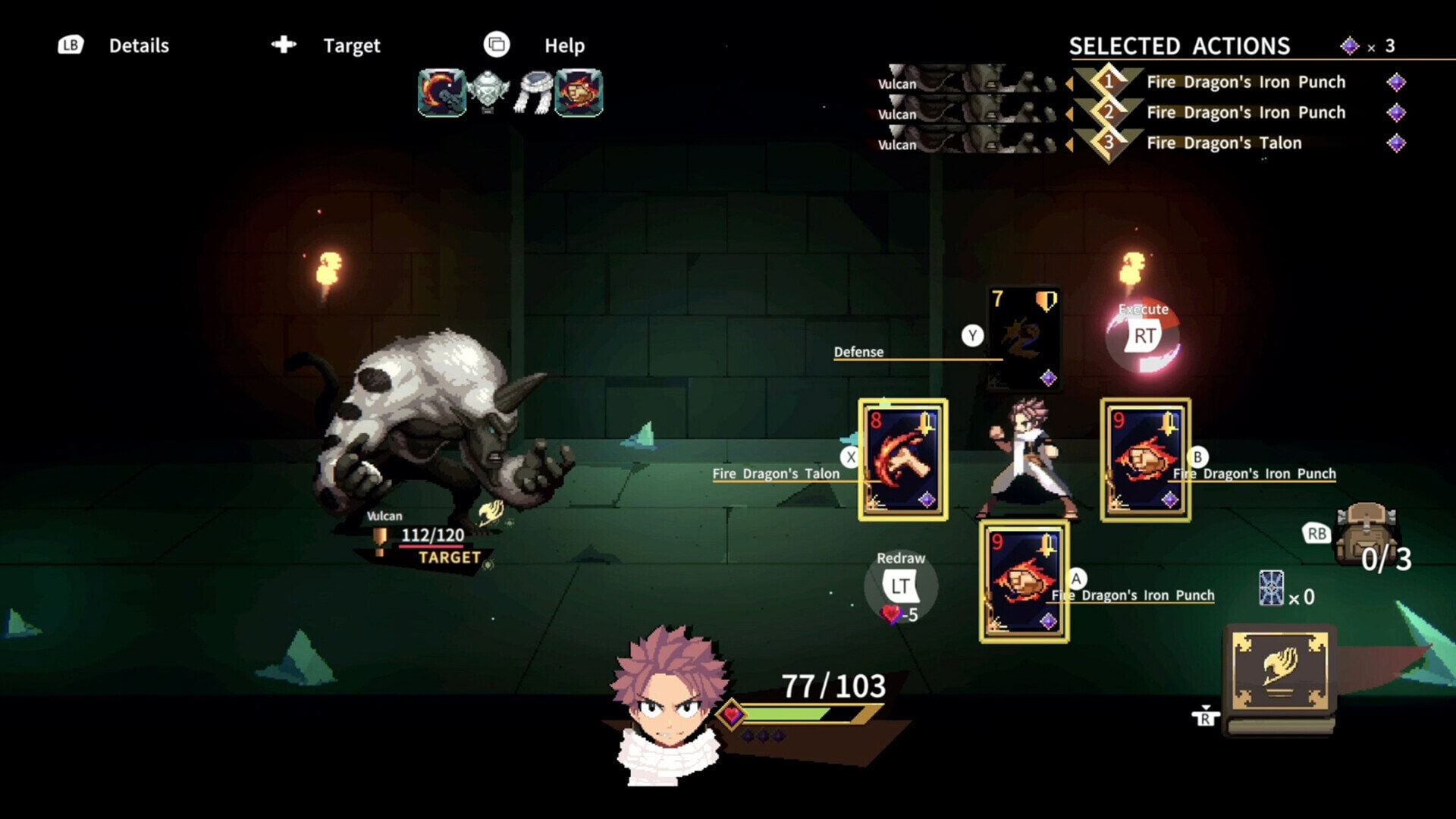The image size is (1456, 819).
Task: Open the Fairy Tail guild book
Action: (1279, 672)
